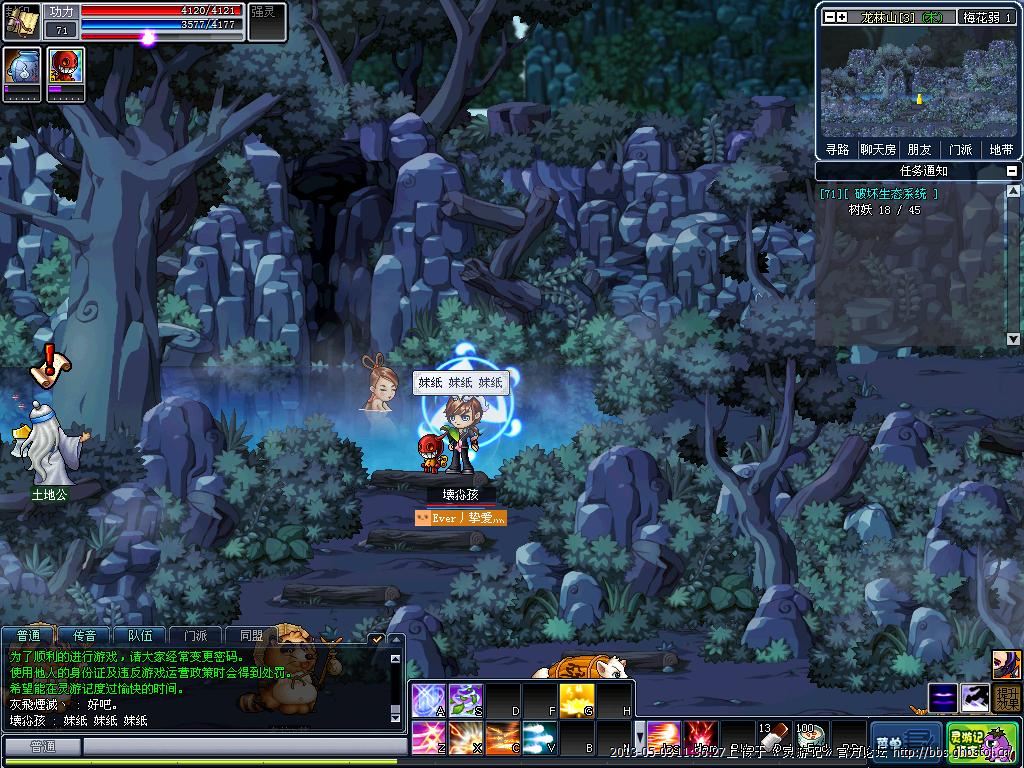The width and height of the screenshot is (1024, 768).
Task: Select the 破坏生态系统 quest entry
Action: 880,194
